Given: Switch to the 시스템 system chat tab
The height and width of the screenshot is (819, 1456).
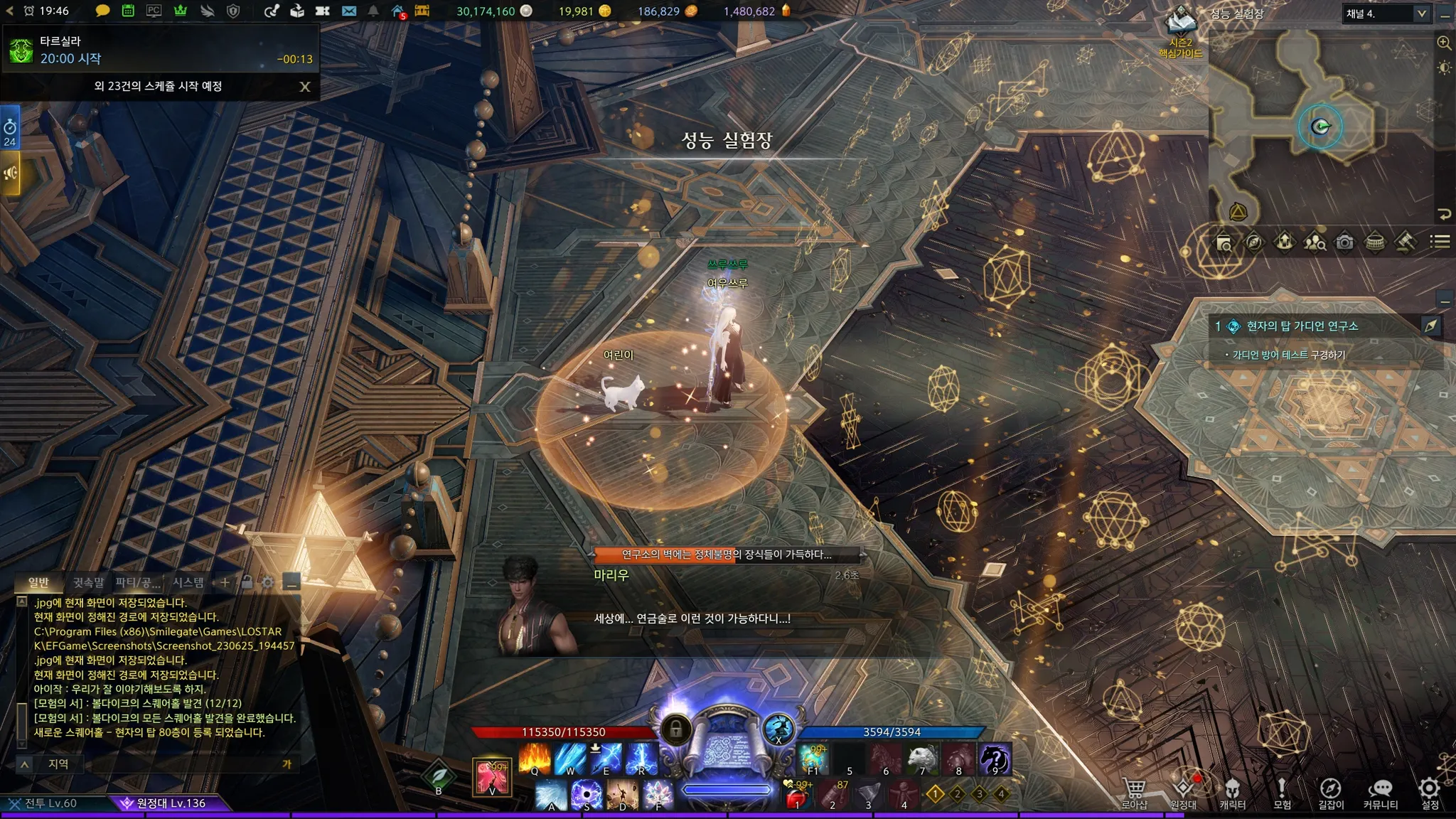Looking at the screenshot, I should tap(188, 583).
